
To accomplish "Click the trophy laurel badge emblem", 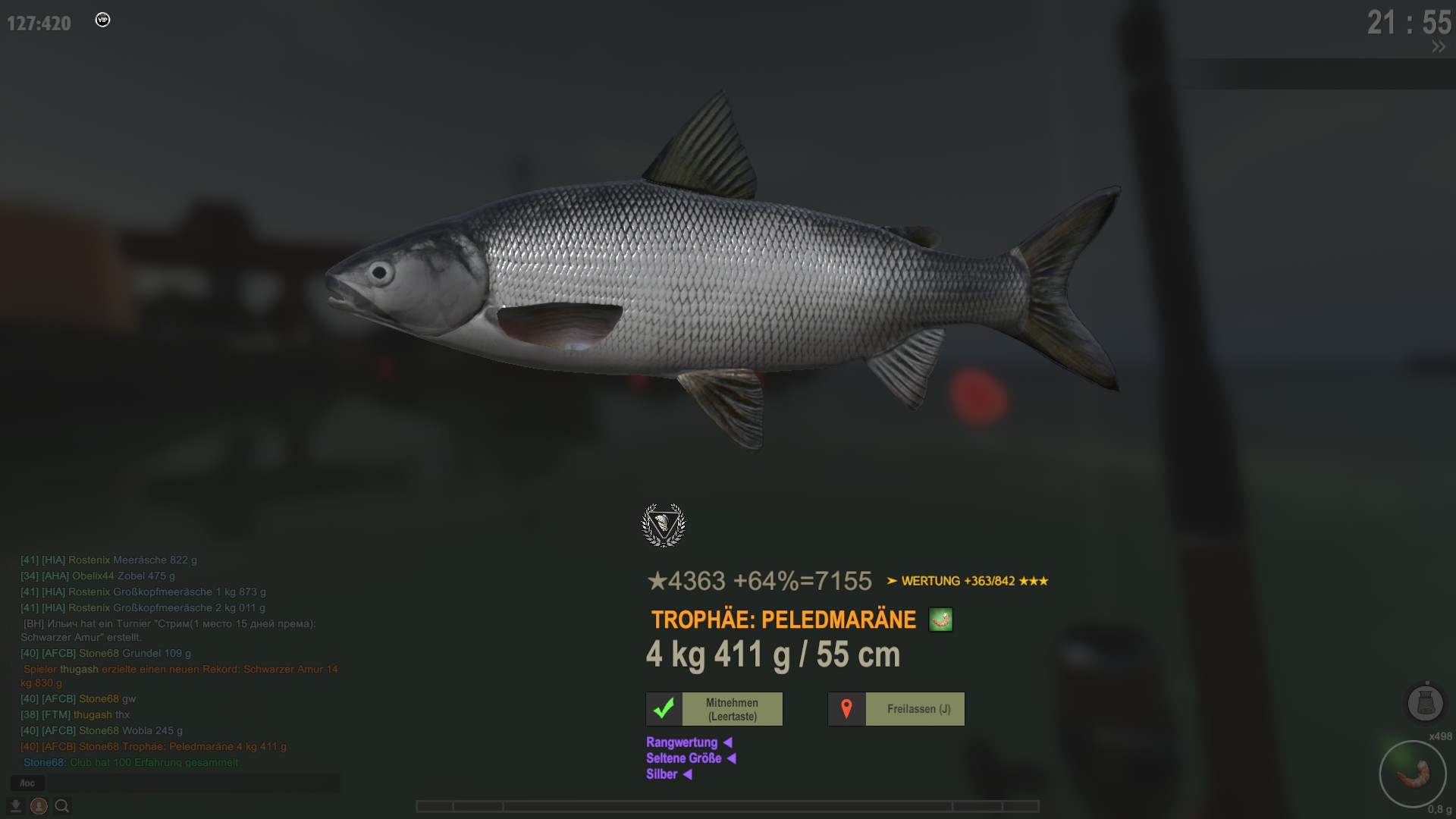I will pyautogui.click(x=664, y=525).
